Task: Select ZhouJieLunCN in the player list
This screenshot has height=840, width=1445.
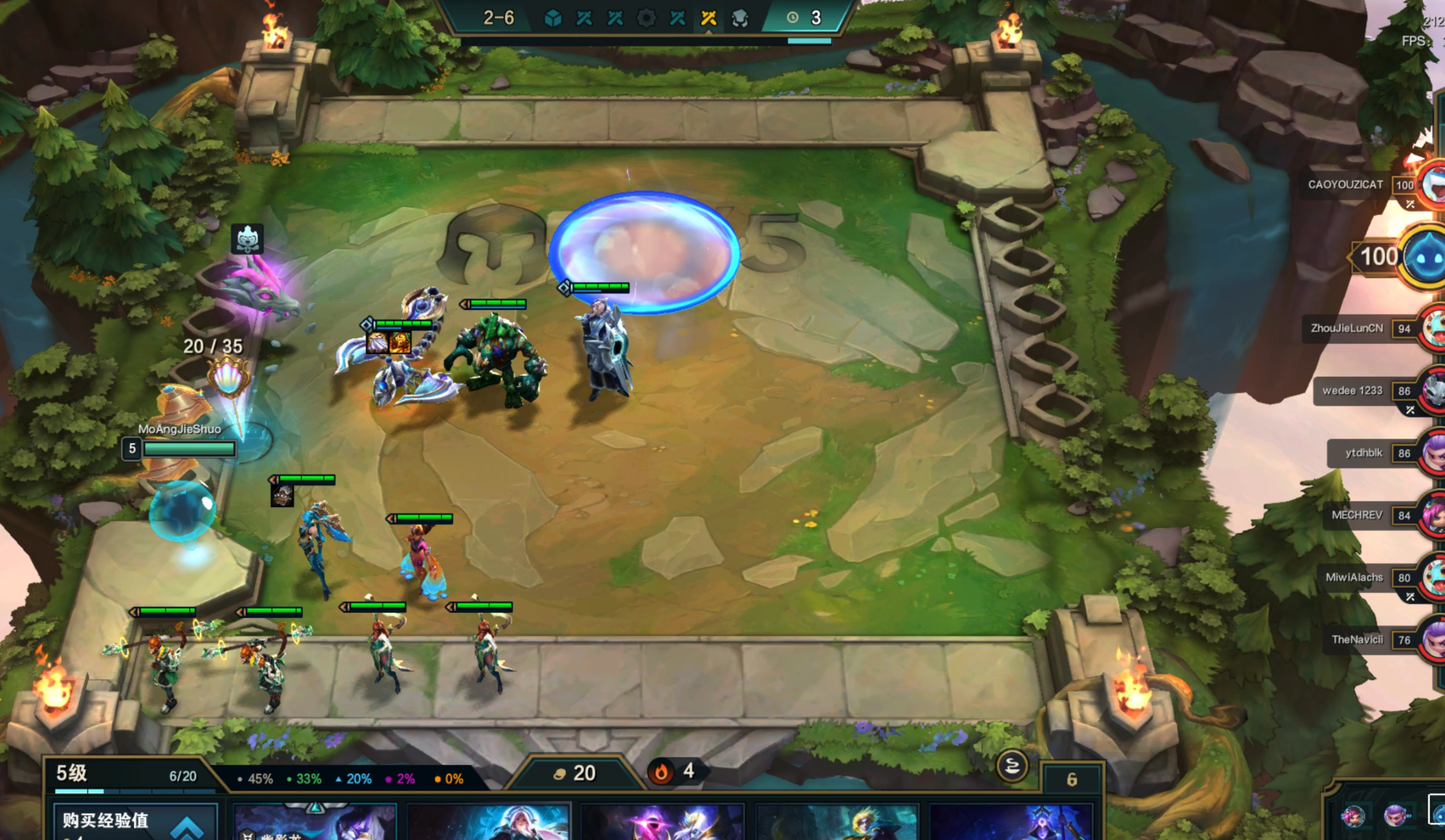Action: 1347,328
